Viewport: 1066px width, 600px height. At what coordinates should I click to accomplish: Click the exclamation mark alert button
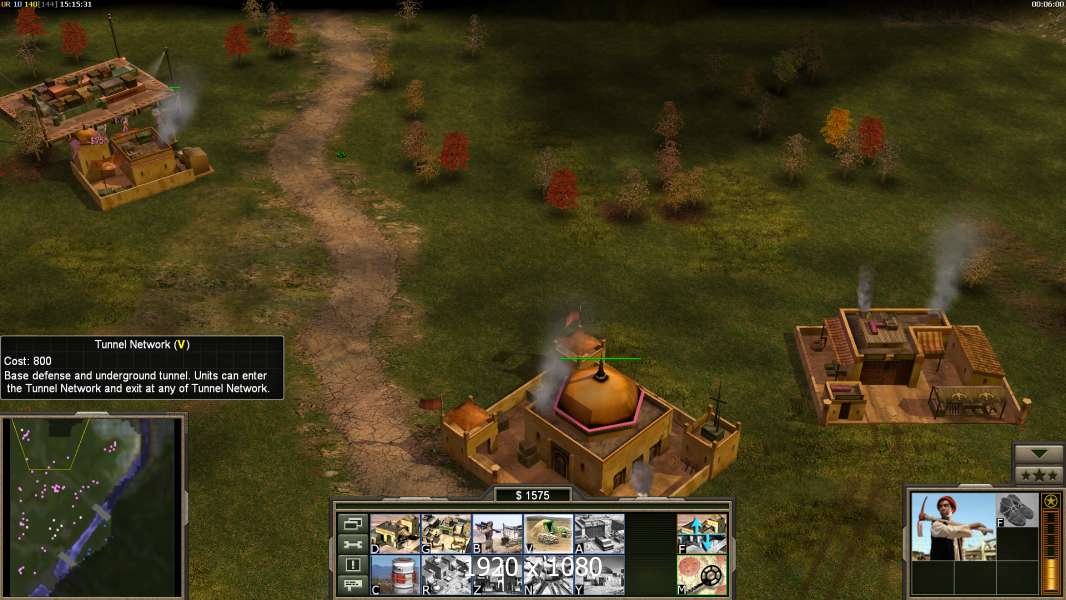352,565
